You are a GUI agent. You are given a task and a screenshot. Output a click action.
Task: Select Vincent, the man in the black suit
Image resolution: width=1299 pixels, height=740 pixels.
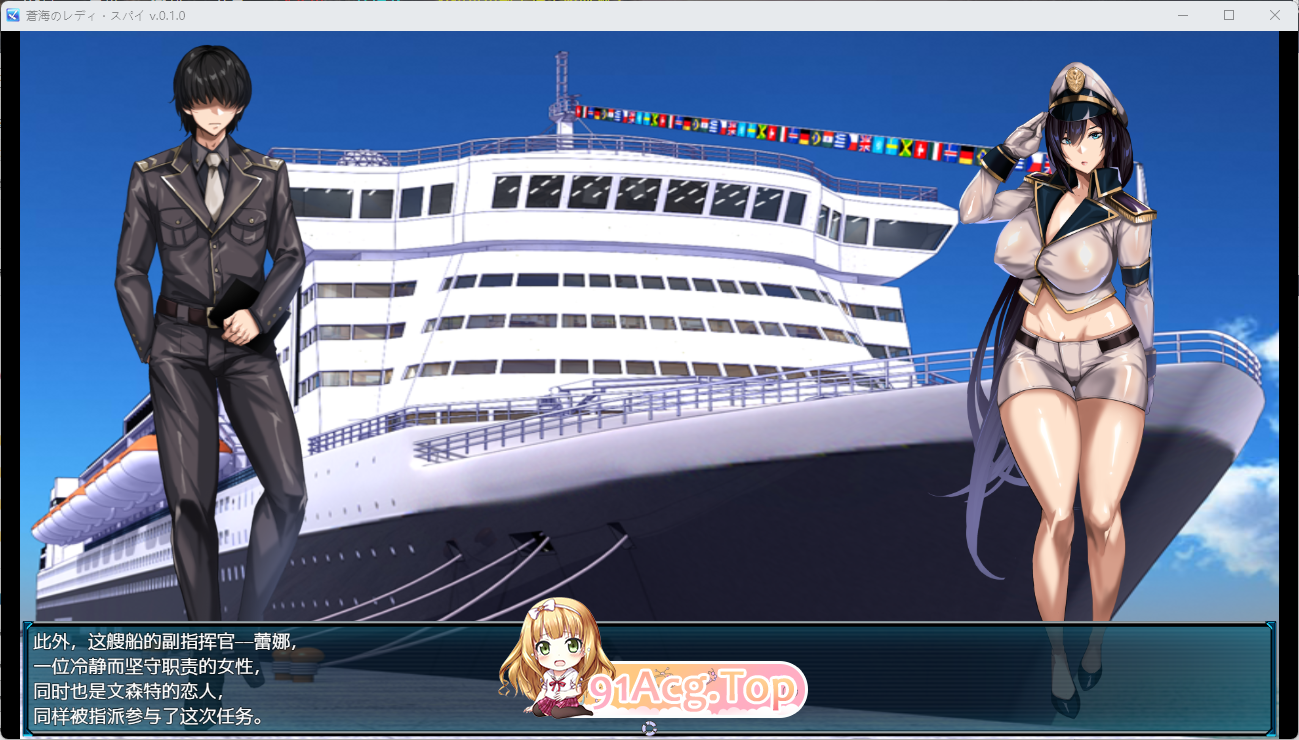[x=210, y=300]
